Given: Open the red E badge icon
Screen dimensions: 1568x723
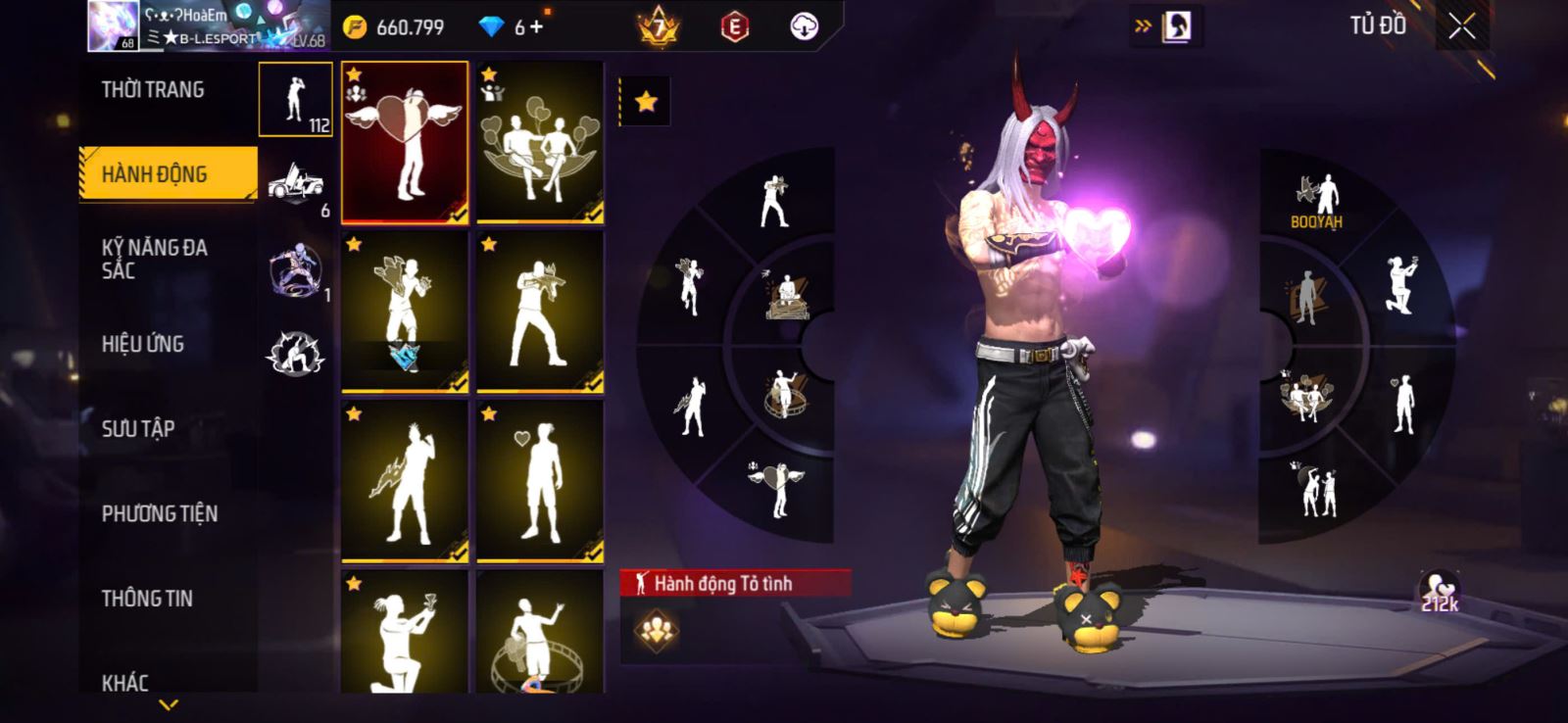Looking at the screenshot, I should click(734, 27).
